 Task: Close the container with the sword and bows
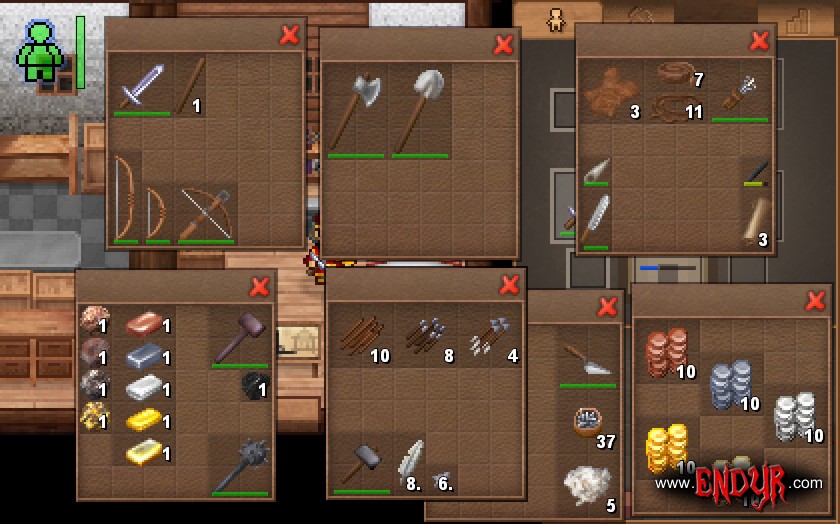coord(290,35)
